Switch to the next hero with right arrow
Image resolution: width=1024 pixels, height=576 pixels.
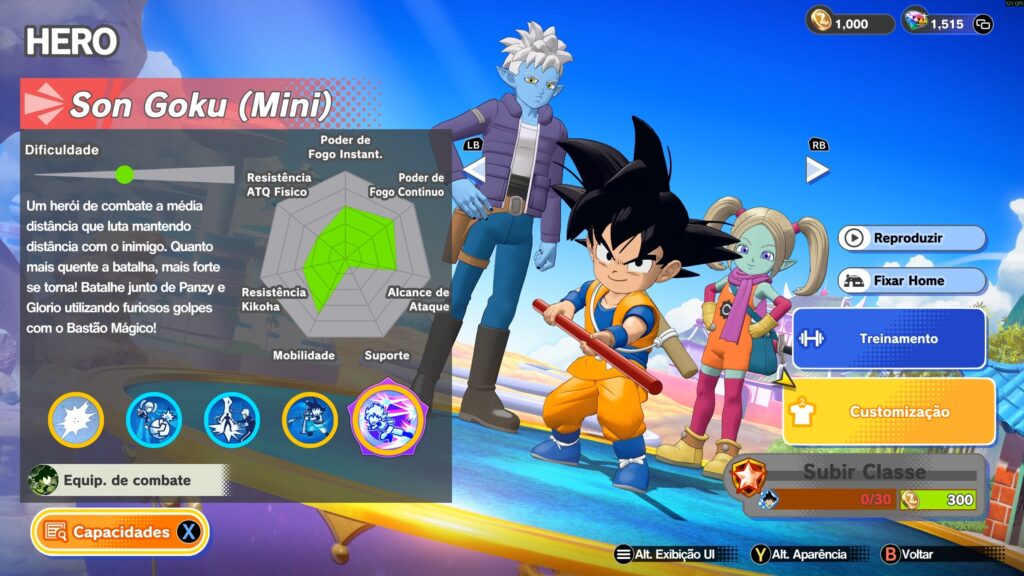point(817,169)
